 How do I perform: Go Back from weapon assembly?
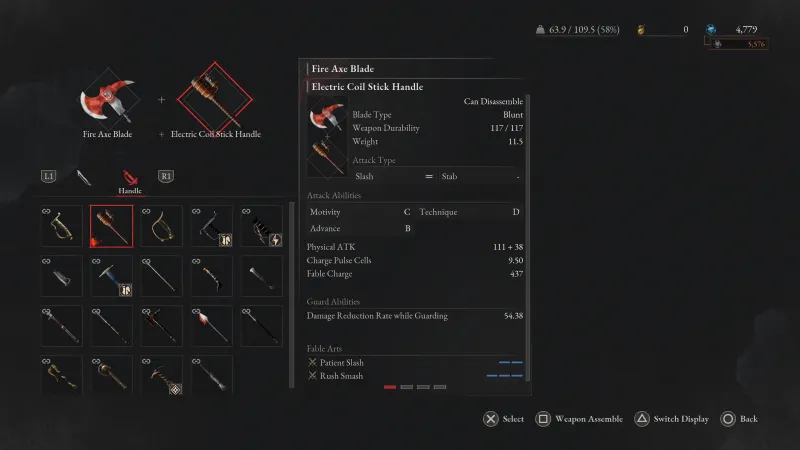[x=740, y=419]
